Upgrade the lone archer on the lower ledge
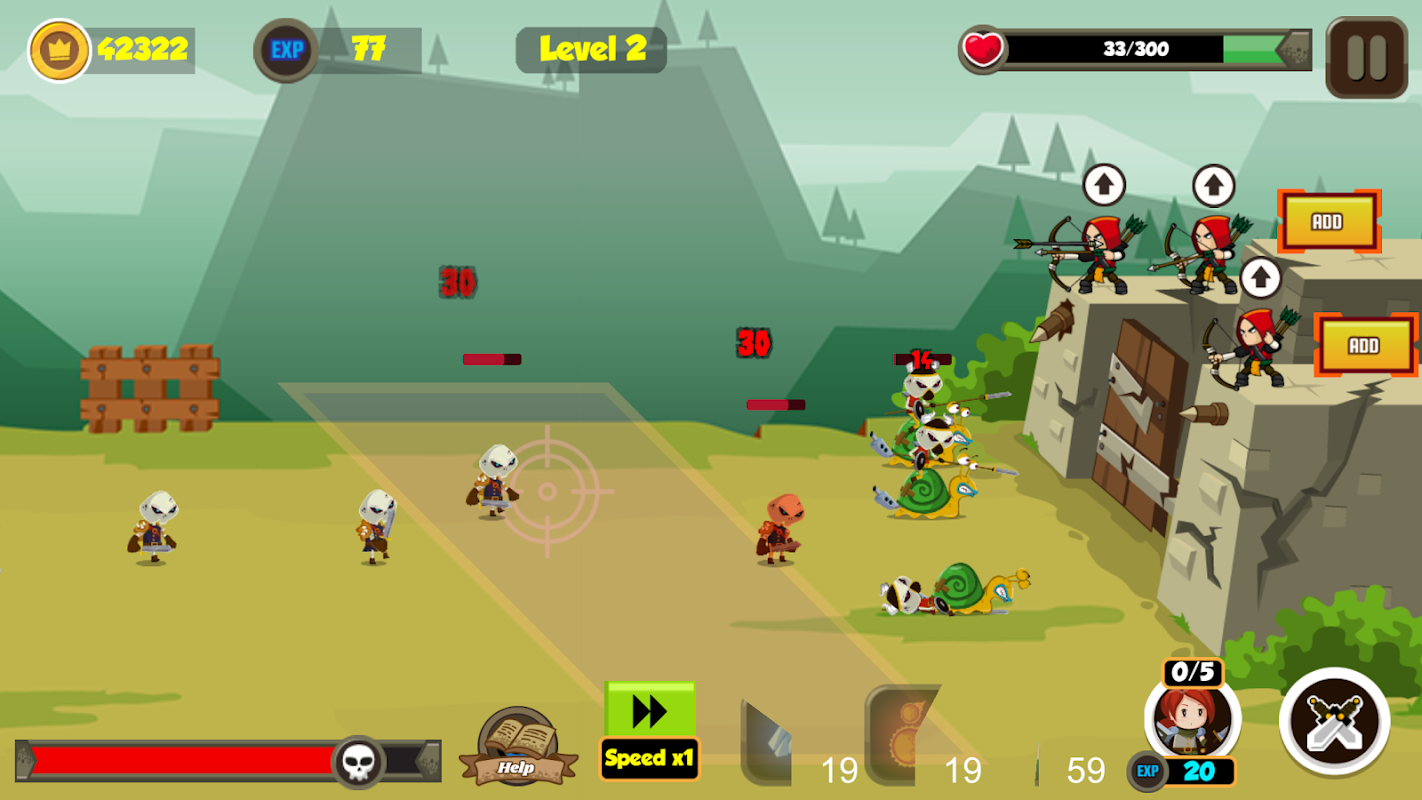This screenshot has width=1422, height=800. tap(1260, 278)
